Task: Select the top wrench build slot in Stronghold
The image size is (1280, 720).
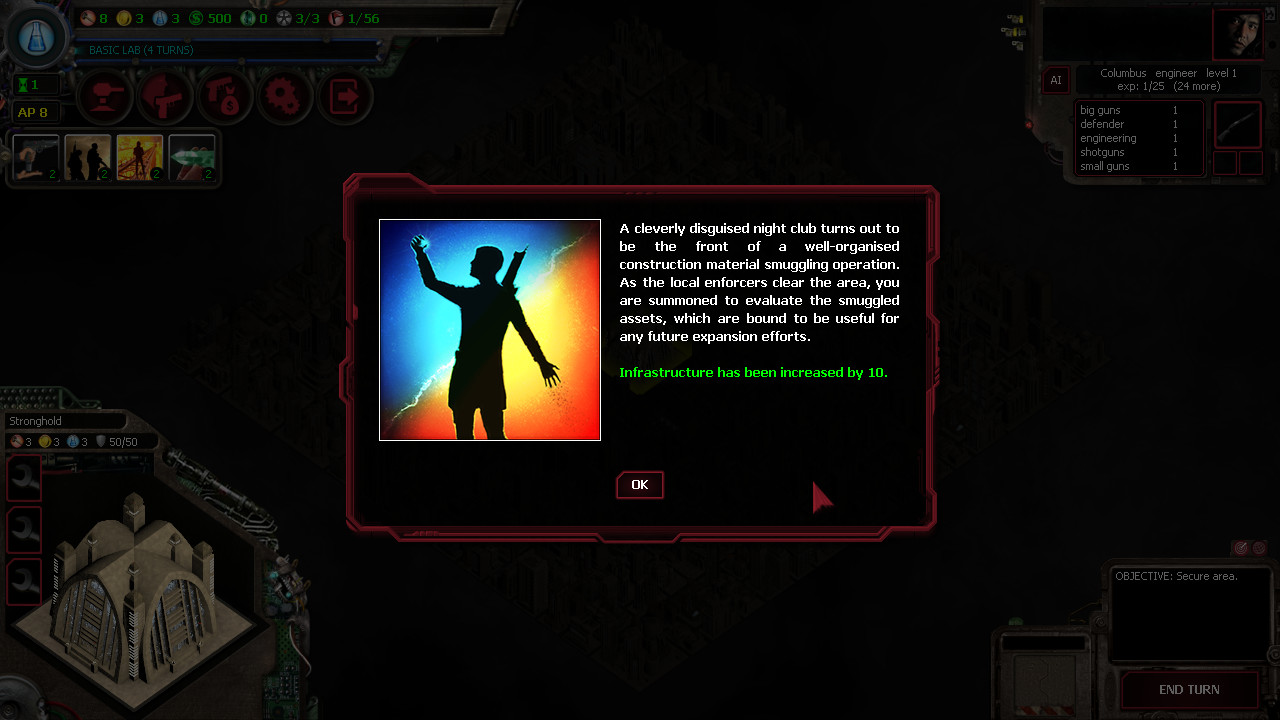Action: pos(23,478)
